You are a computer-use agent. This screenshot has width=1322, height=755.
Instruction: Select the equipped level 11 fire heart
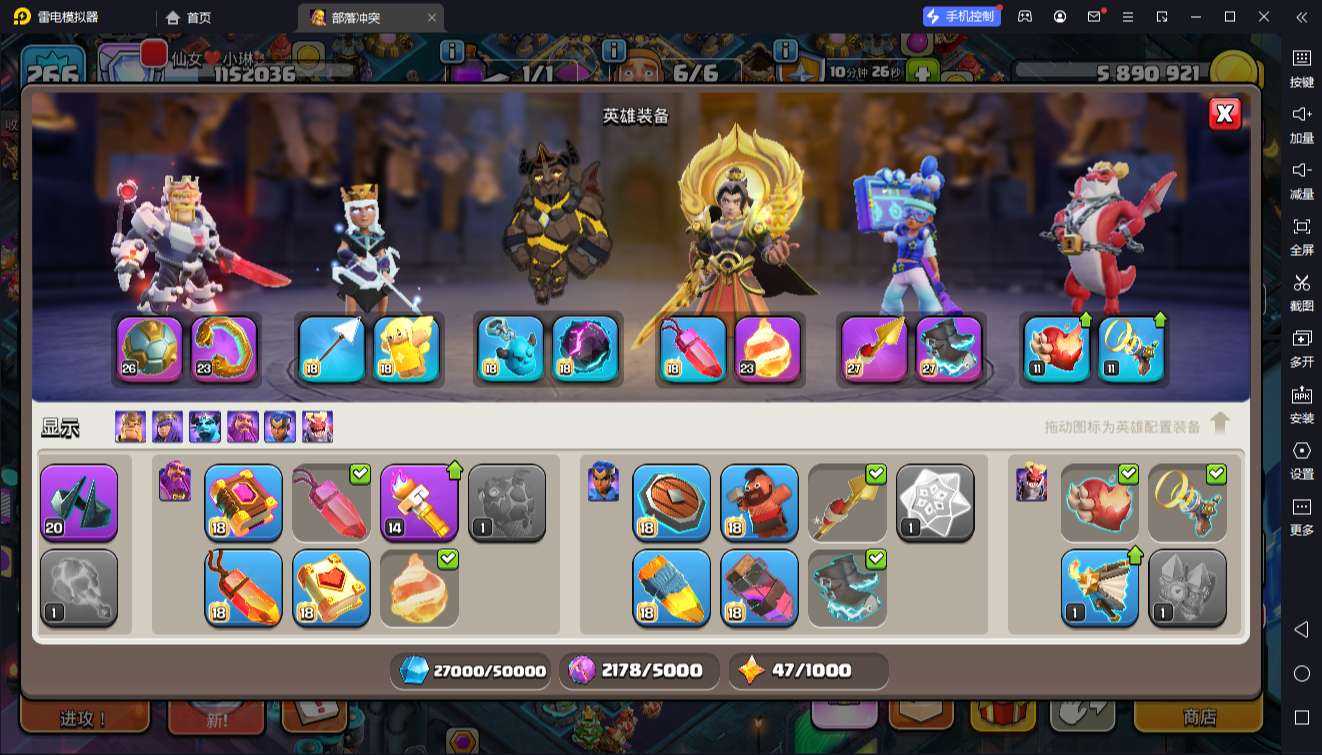tap(1057, 349)
